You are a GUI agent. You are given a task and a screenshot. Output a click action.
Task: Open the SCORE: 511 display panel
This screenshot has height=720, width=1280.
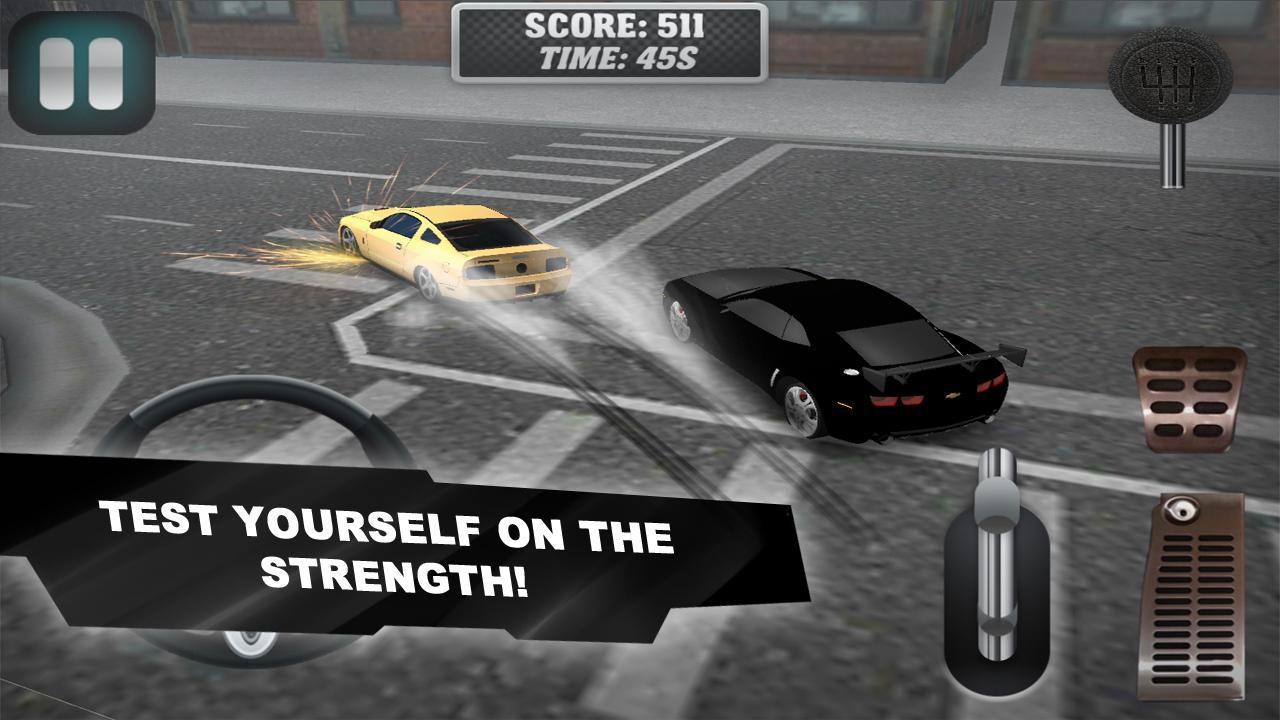point(610,25)
